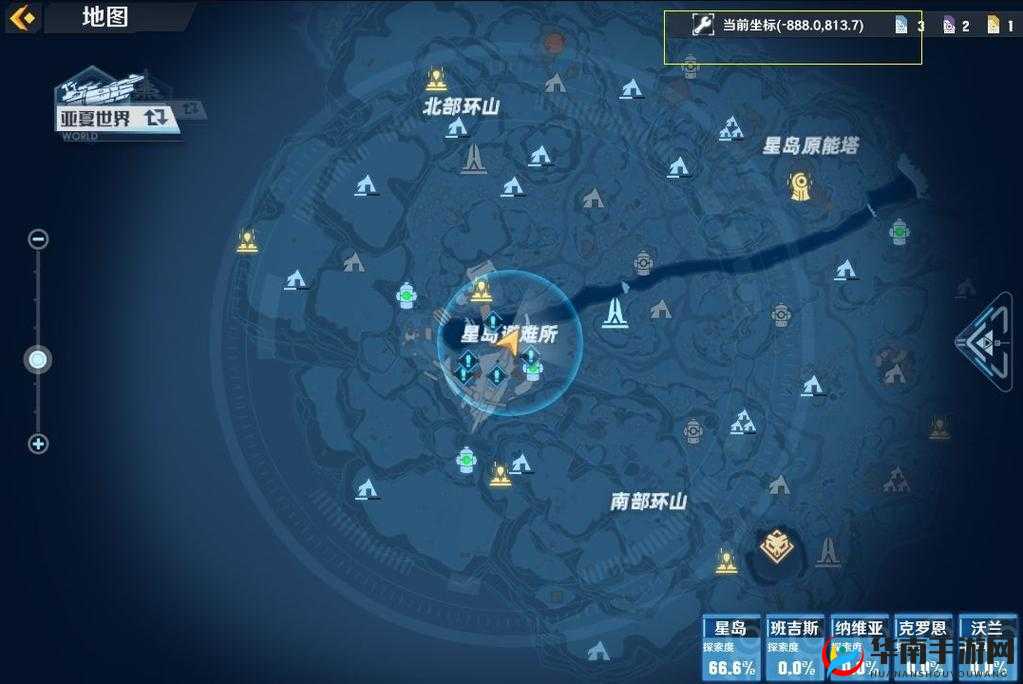
Task: Zoom in the map with the plus button
Action: (x=38, y=444)
